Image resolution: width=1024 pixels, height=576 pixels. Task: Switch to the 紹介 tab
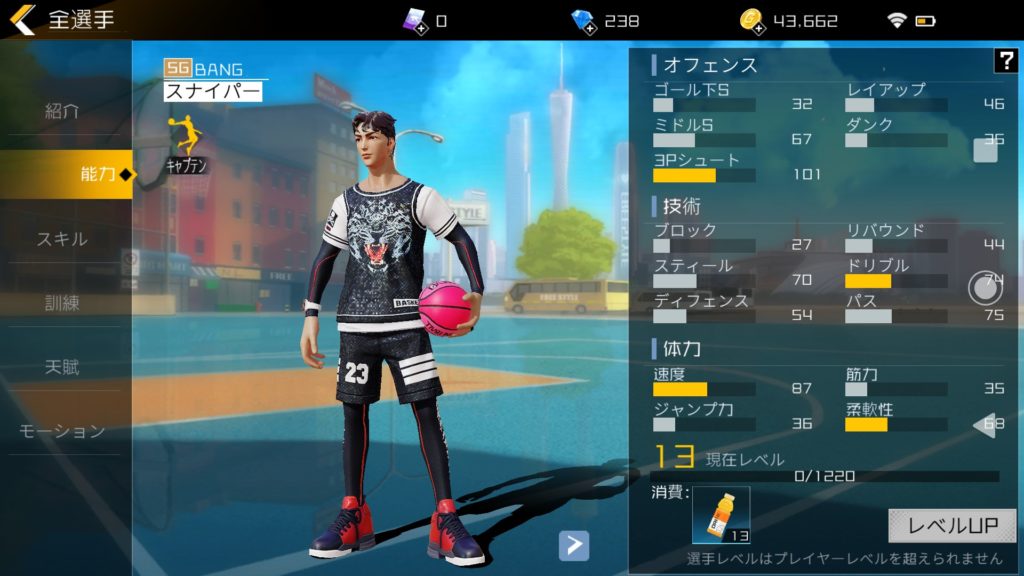coord(62,111)
